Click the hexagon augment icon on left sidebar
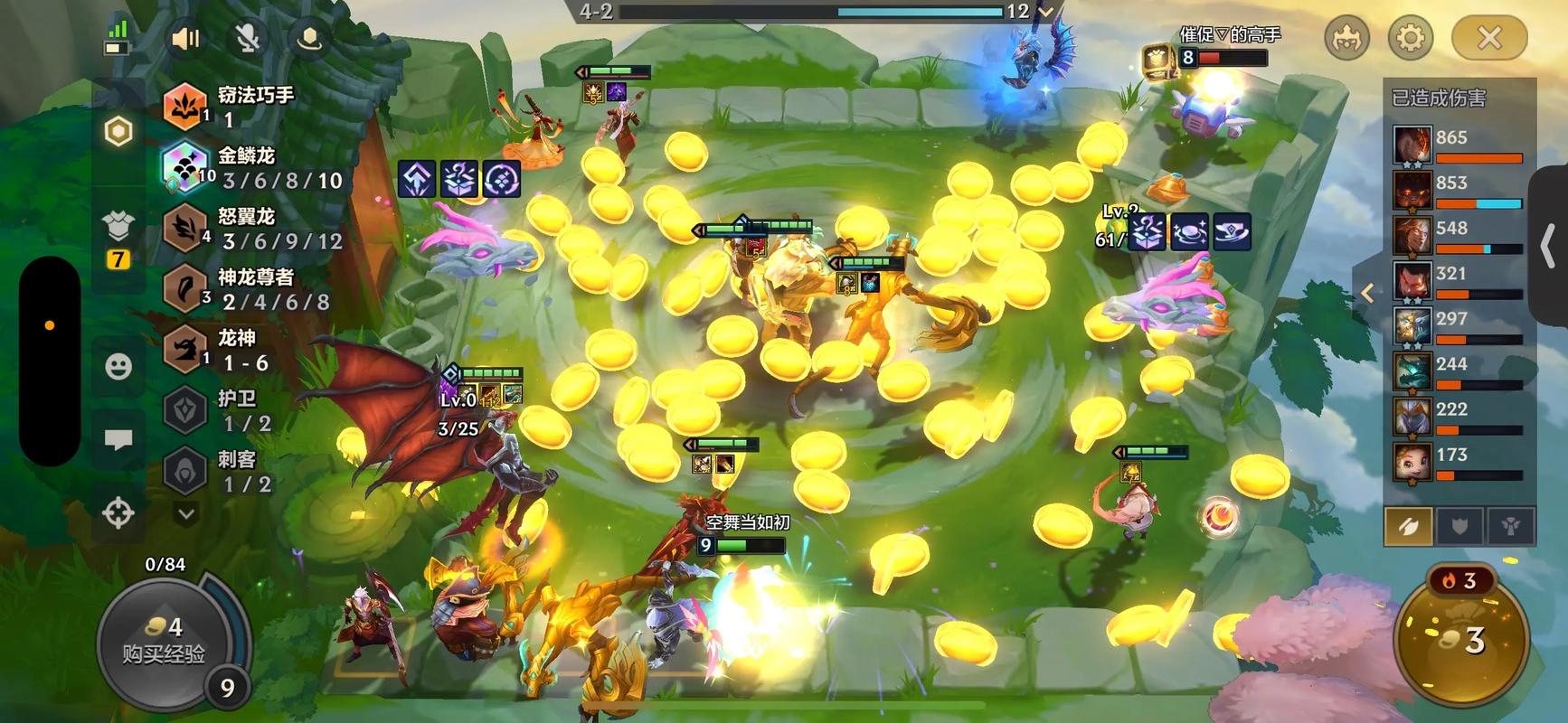The image size is (1568, 723). (x=118, y=132)
